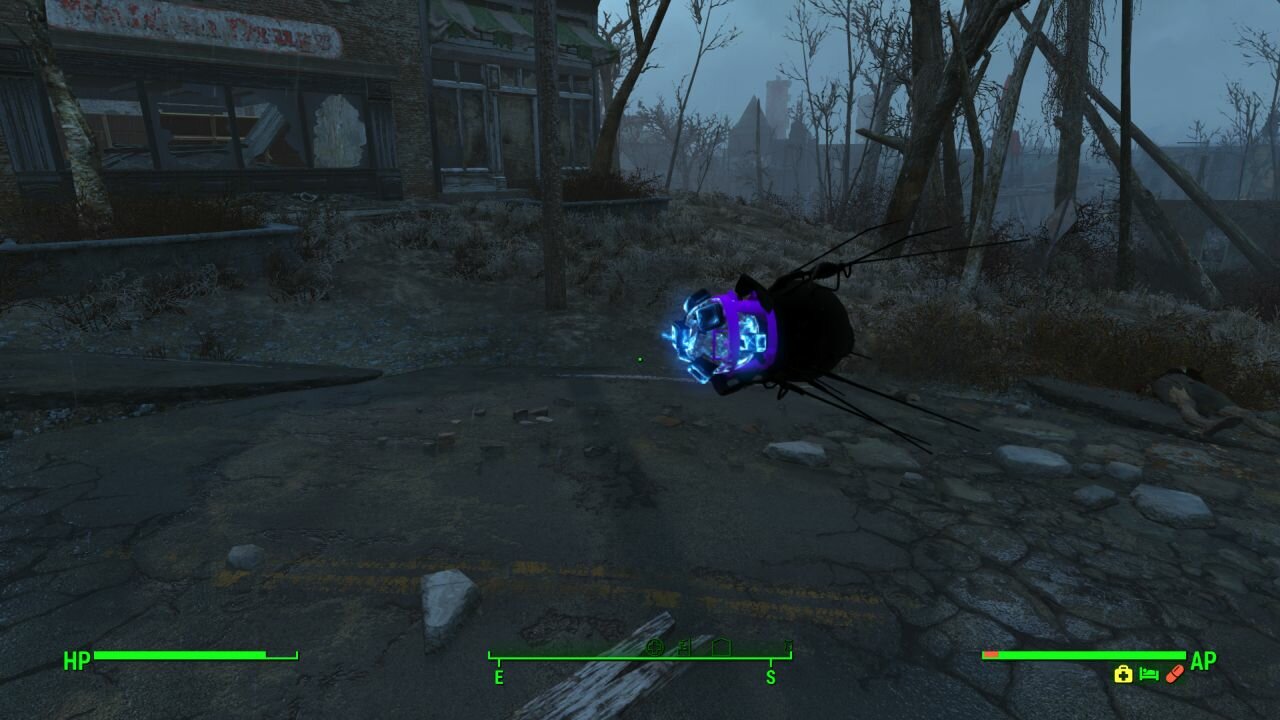Click the yellow medkit status icon

(1123, 675)
